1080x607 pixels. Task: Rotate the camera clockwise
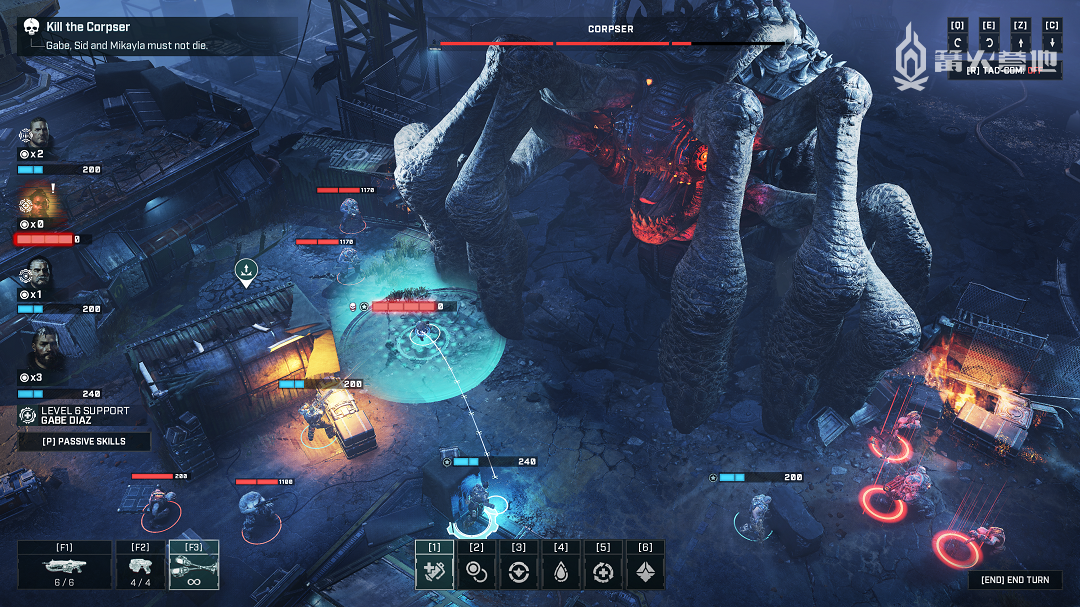(x=989, y=42)
